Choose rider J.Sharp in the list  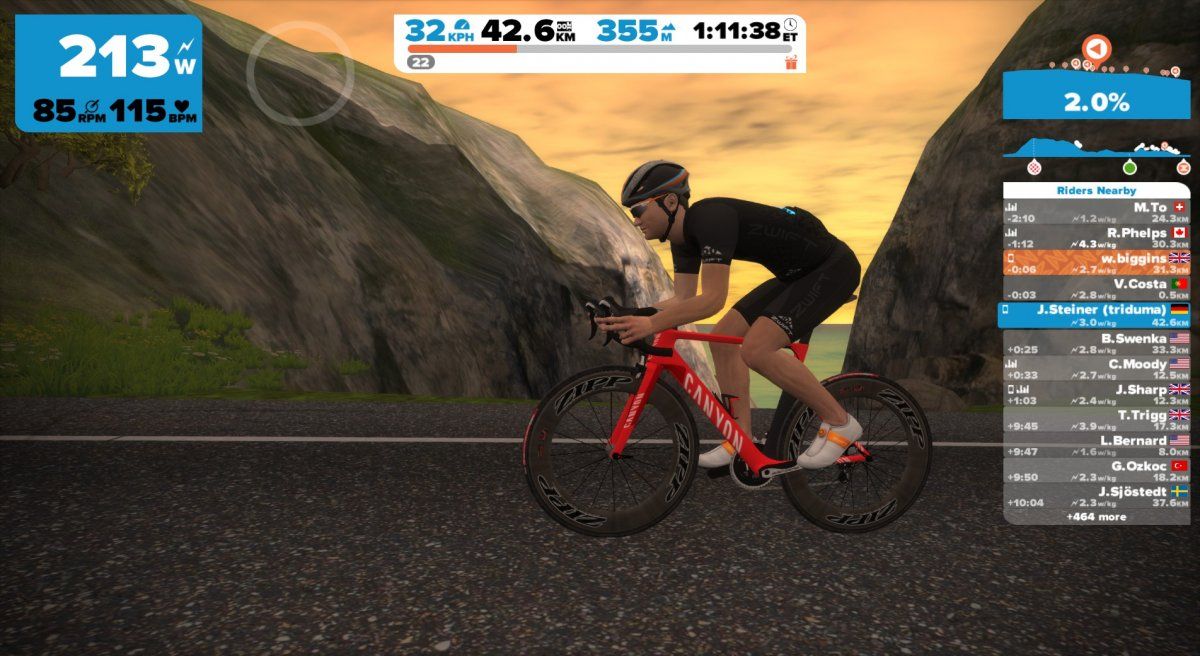[1096, 395]
